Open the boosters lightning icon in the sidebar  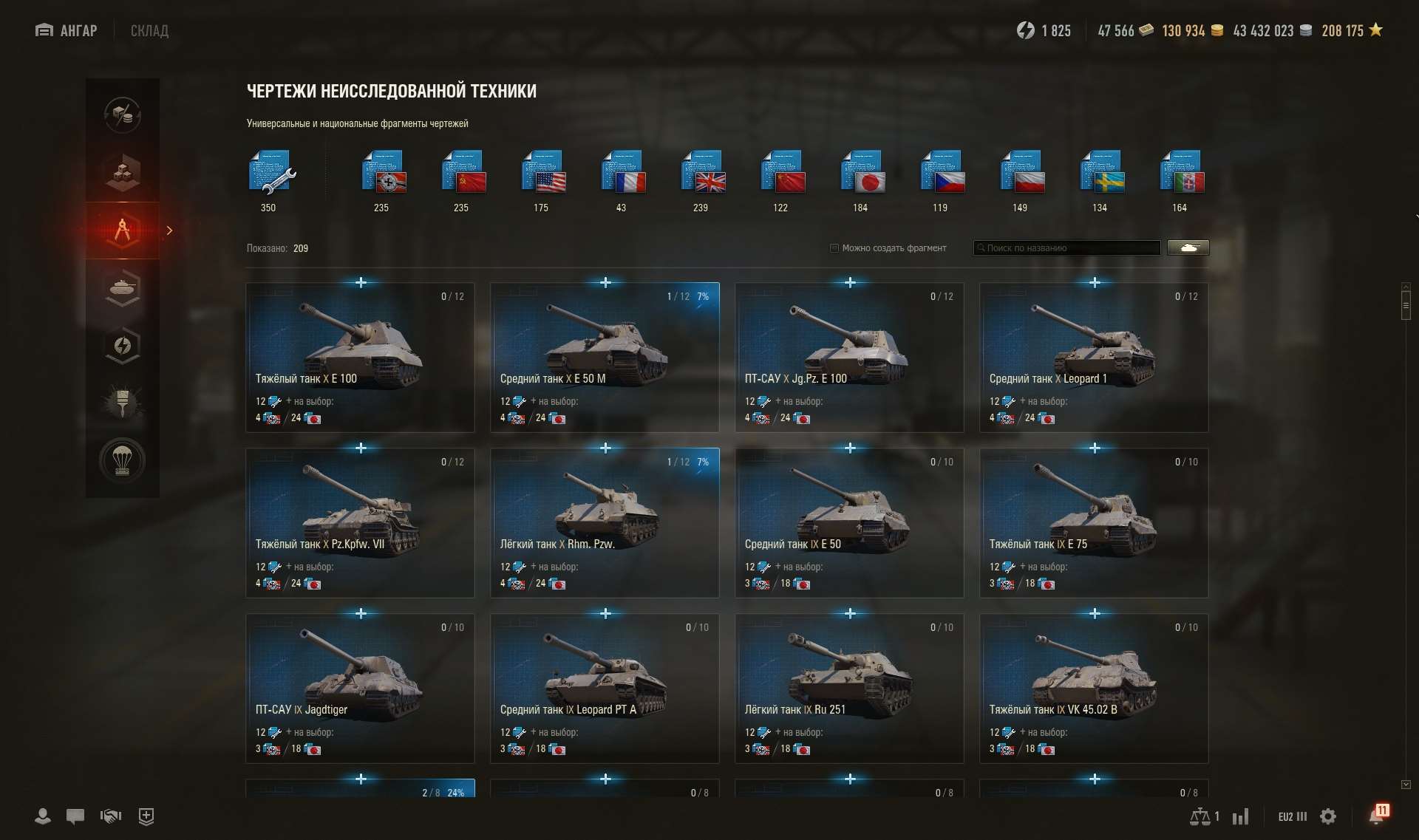point(123,346)
